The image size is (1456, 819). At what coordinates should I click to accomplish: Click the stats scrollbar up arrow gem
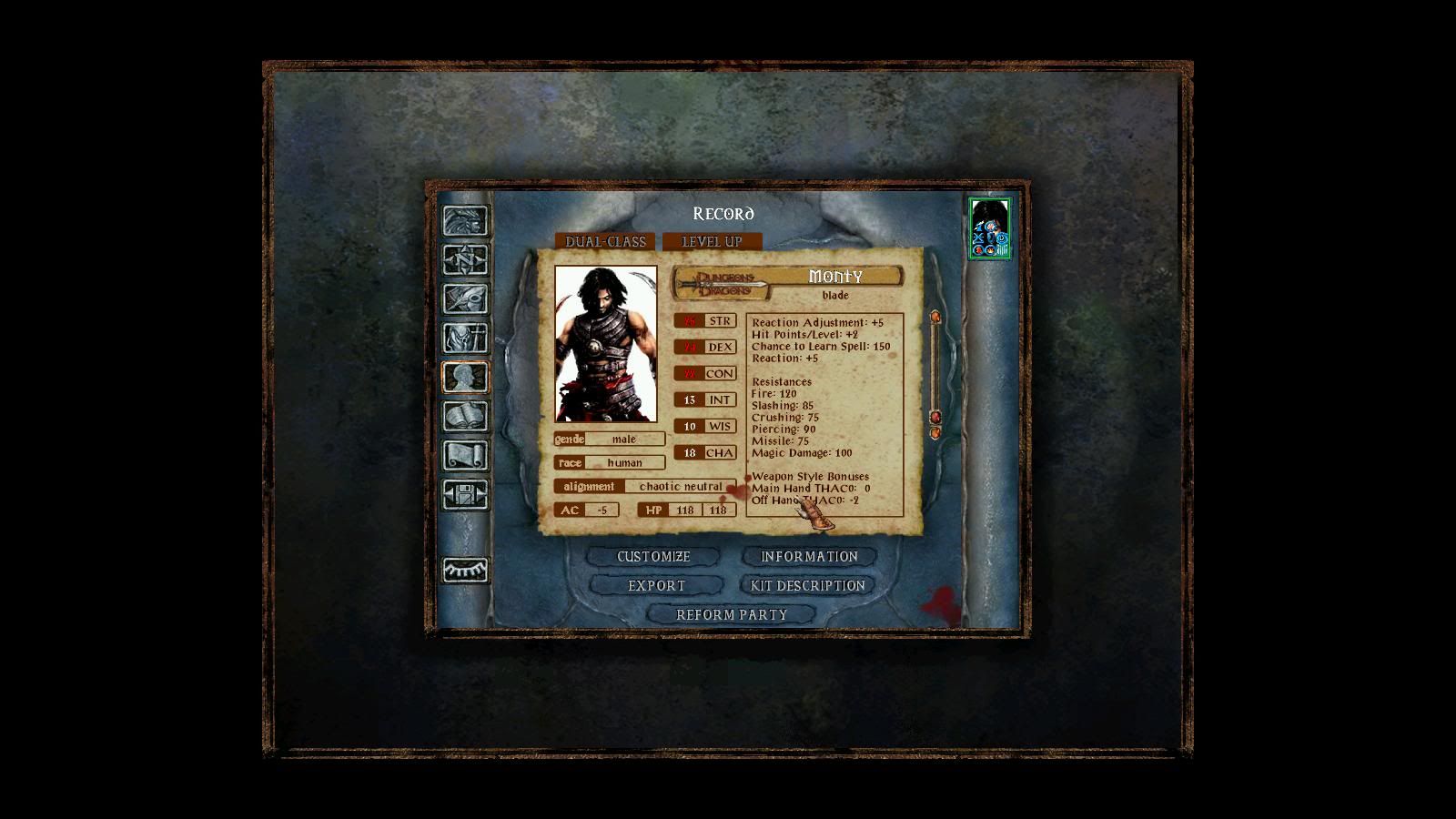point(935,317)
